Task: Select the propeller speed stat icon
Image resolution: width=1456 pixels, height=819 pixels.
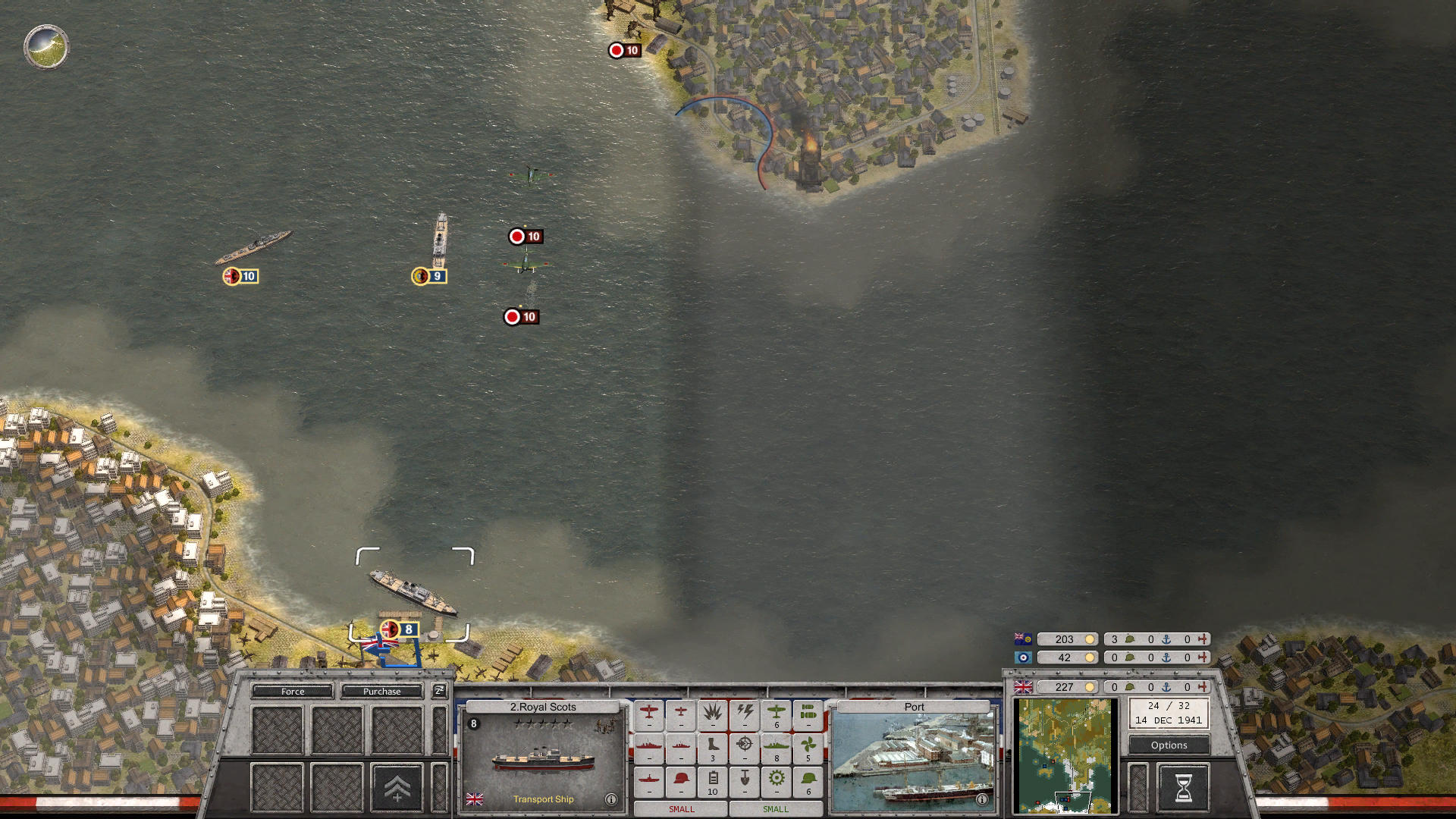Action: [808, 747]
